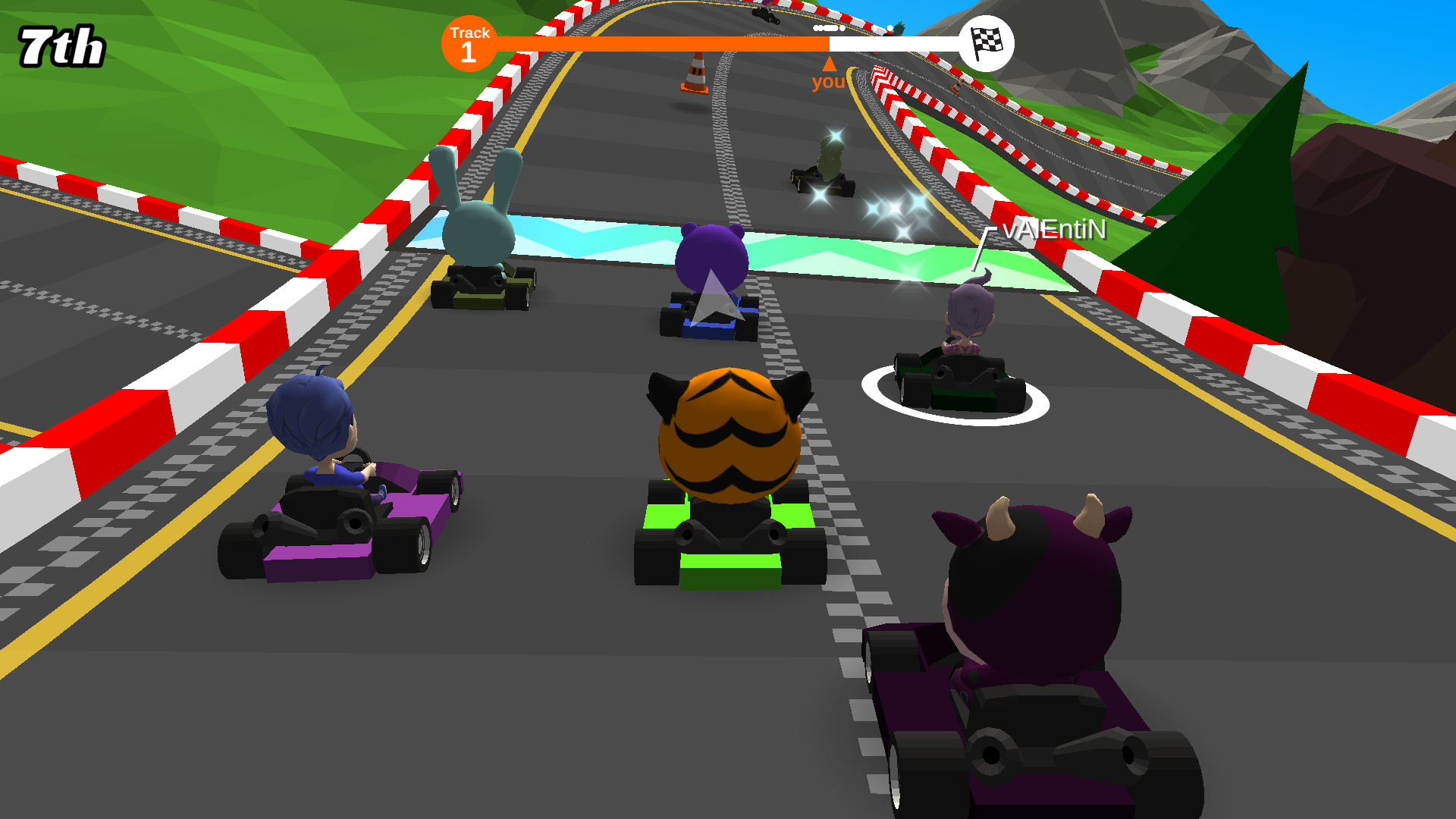Click the 7th place position indicator

[61, 43]
